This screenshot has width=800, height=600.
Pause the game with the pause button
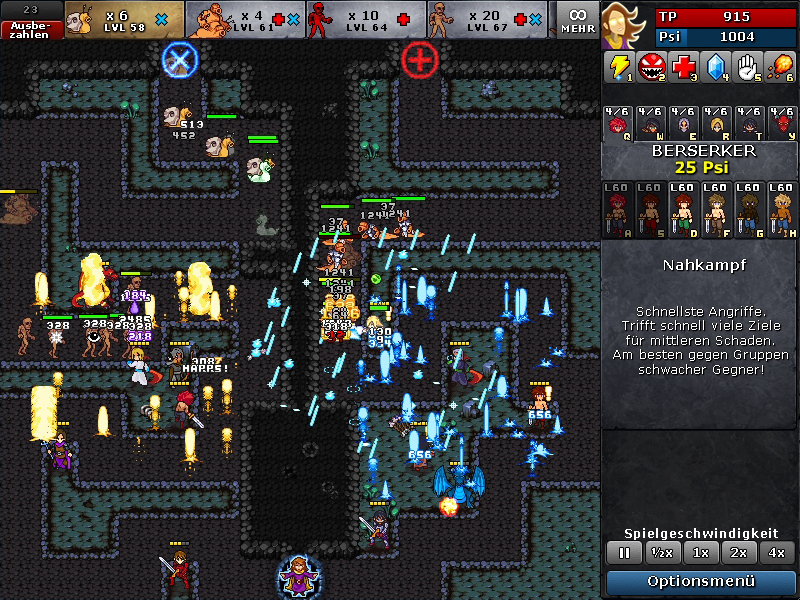pyautogui.click(x=624, y=552)
